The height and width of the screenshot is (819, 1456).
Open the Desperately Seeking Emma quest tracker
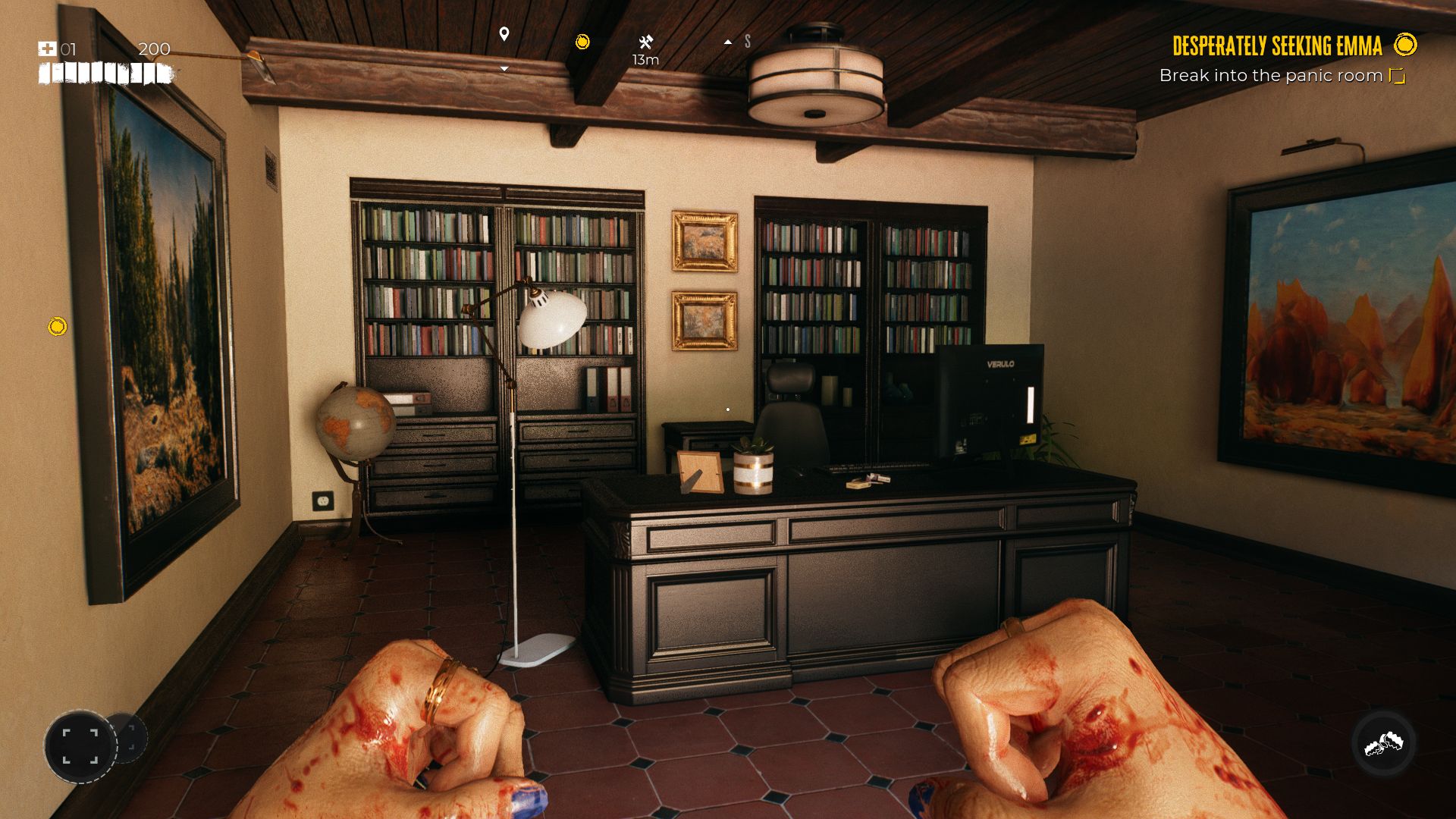point(1277,46)
